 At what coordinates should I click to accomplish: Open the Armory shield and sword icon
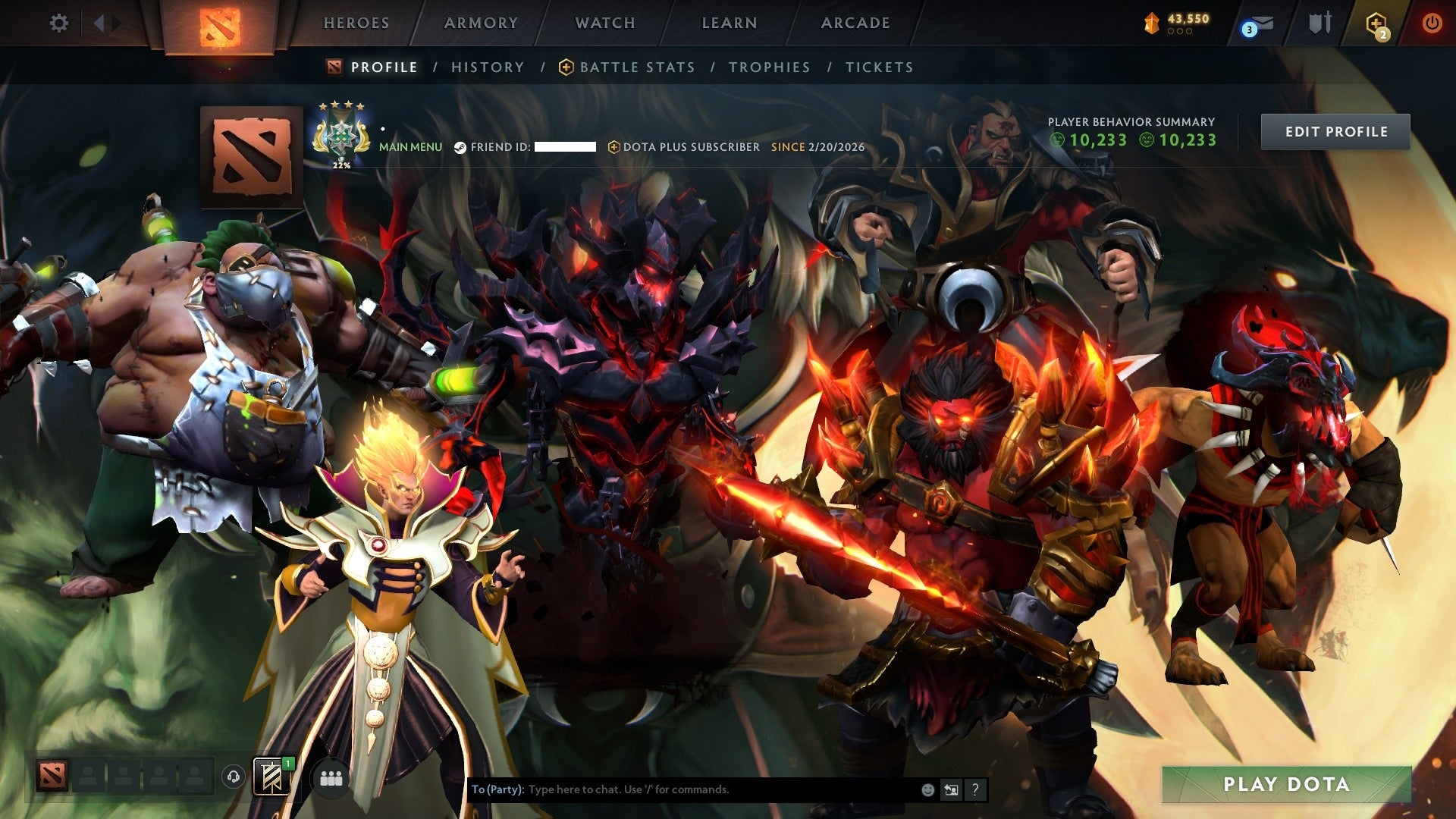pyautogui.click(x=1319, y=23)
